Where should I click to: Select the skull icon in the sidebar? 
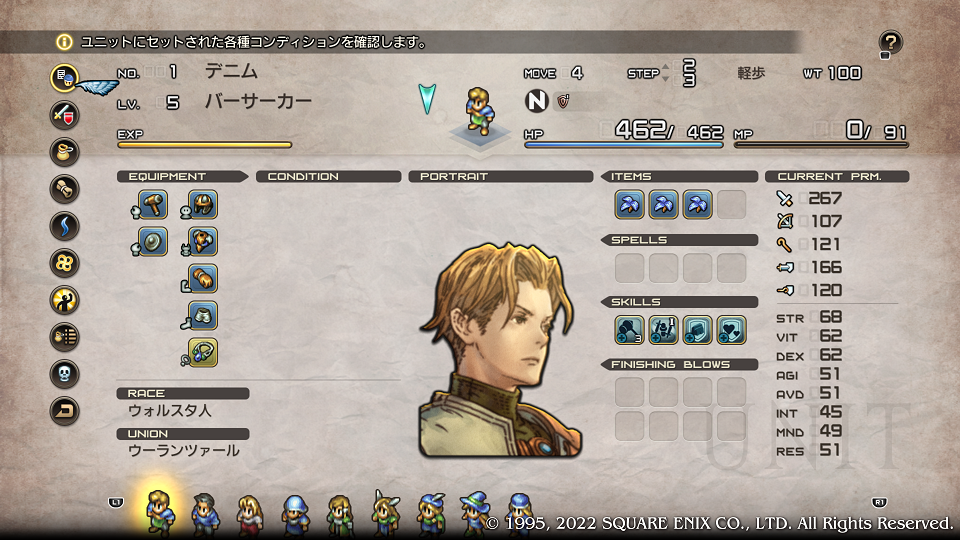(65, 373)
